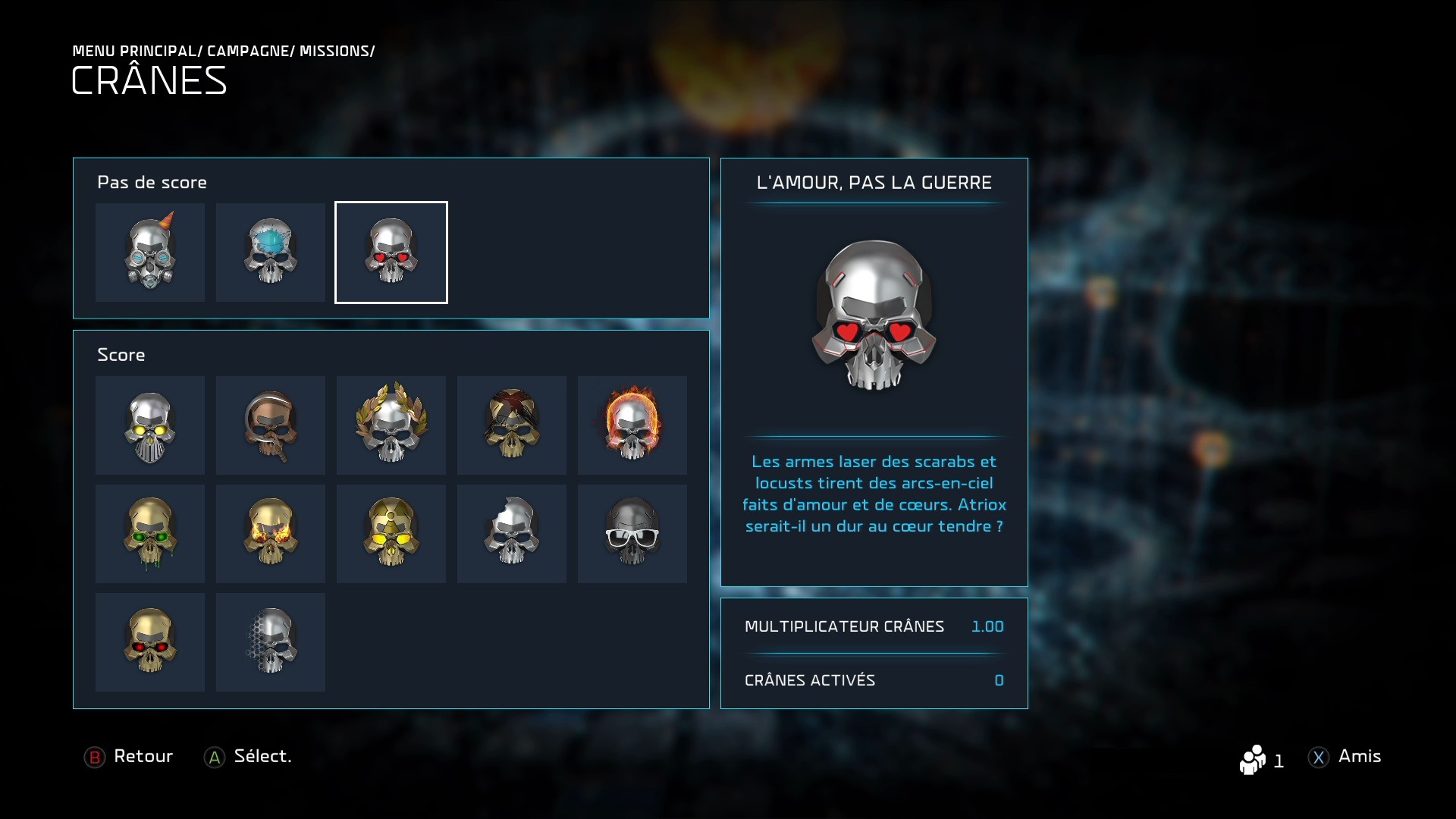
Task: Enable the flaming skull
Action: click(x=632, y=425)
